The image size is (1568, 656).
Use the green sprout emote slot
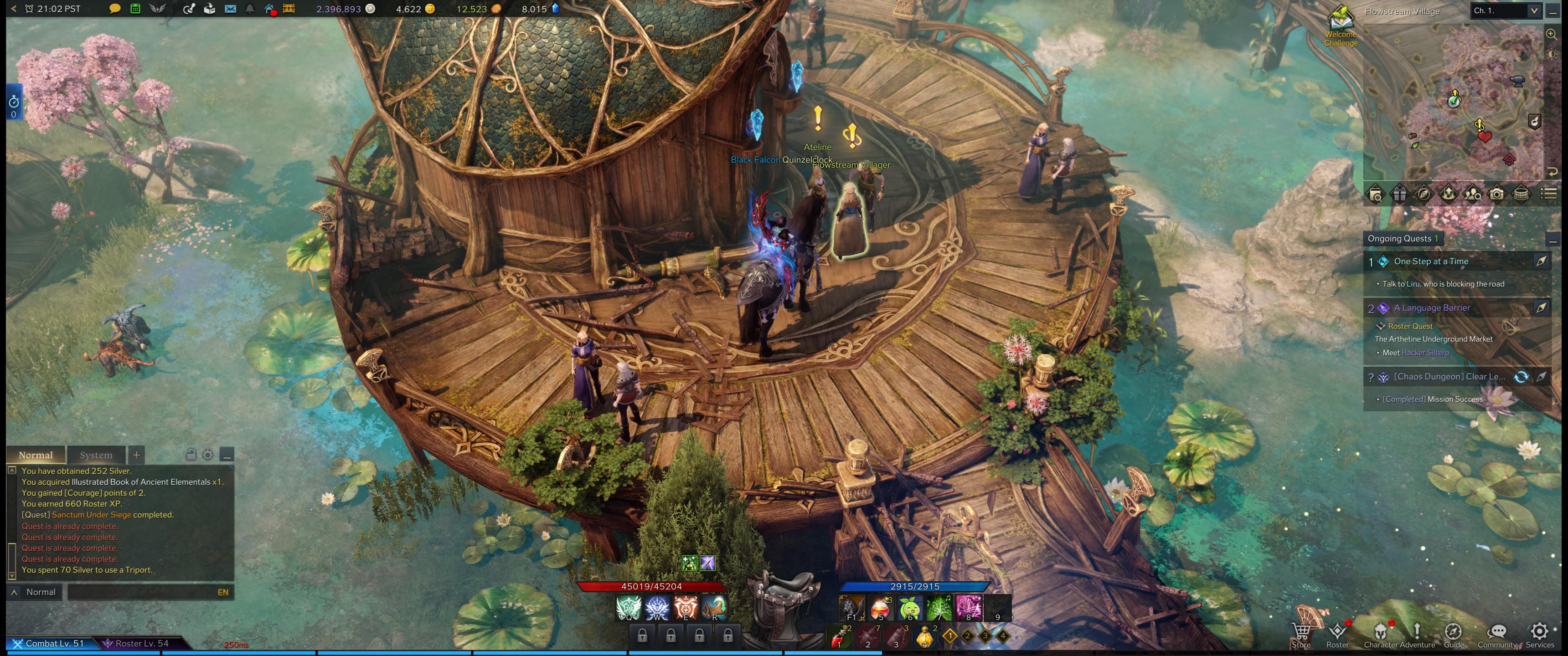pos(909,608)
